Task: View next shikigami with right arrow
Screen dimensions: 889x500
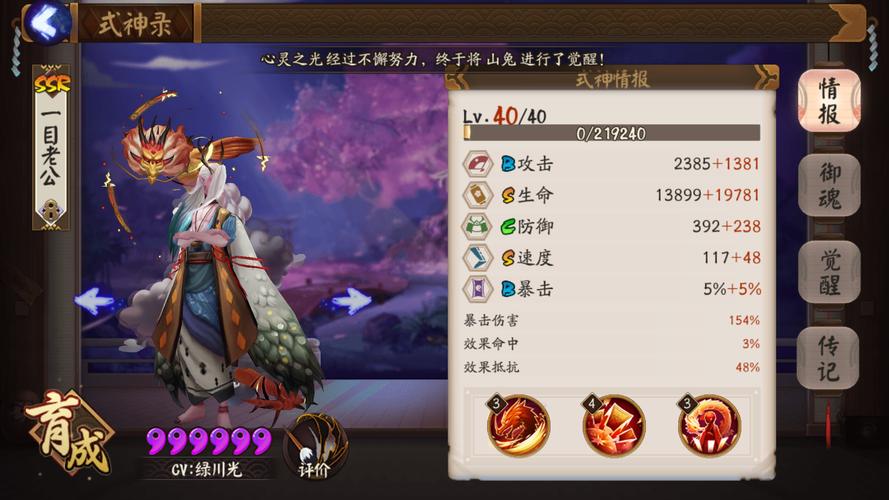Action: click(x=350, y=300)
